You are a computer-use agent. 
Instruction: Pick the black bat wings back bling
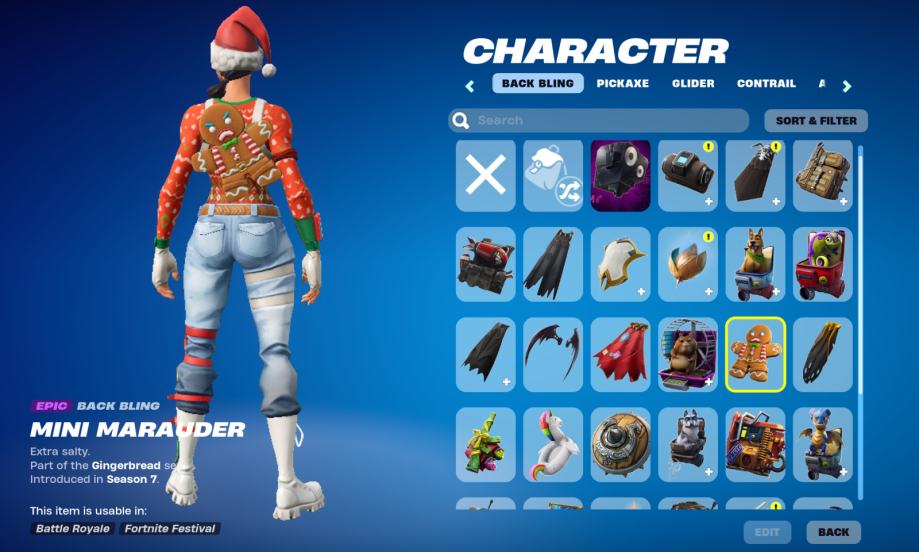pyautogui.click(x=553, y=355)
